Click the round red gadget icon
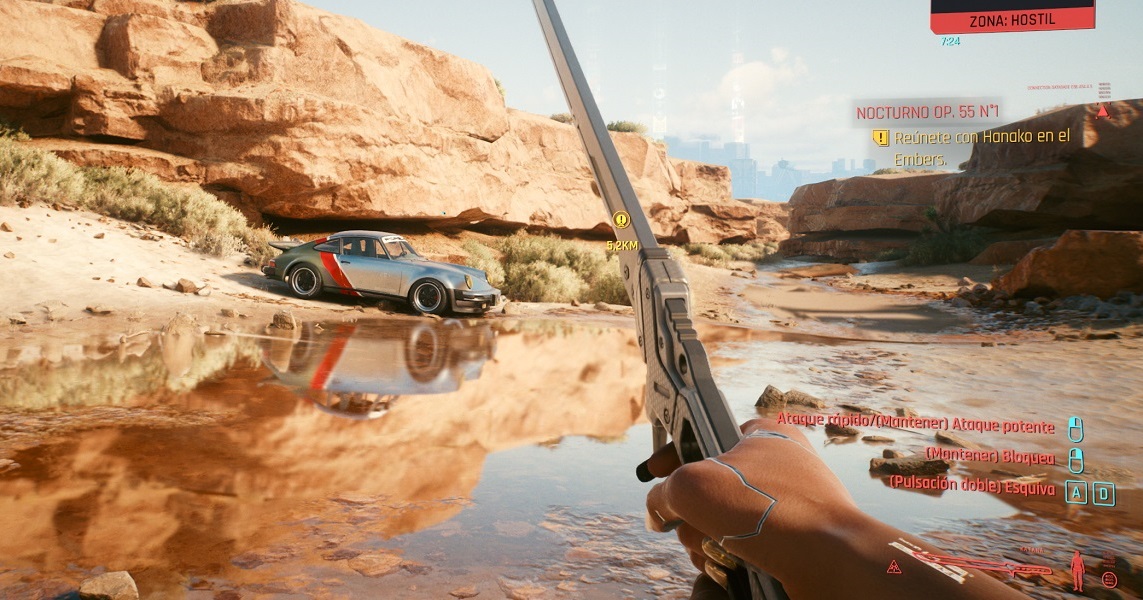The image size is (1143, 600). point(1108,579)
